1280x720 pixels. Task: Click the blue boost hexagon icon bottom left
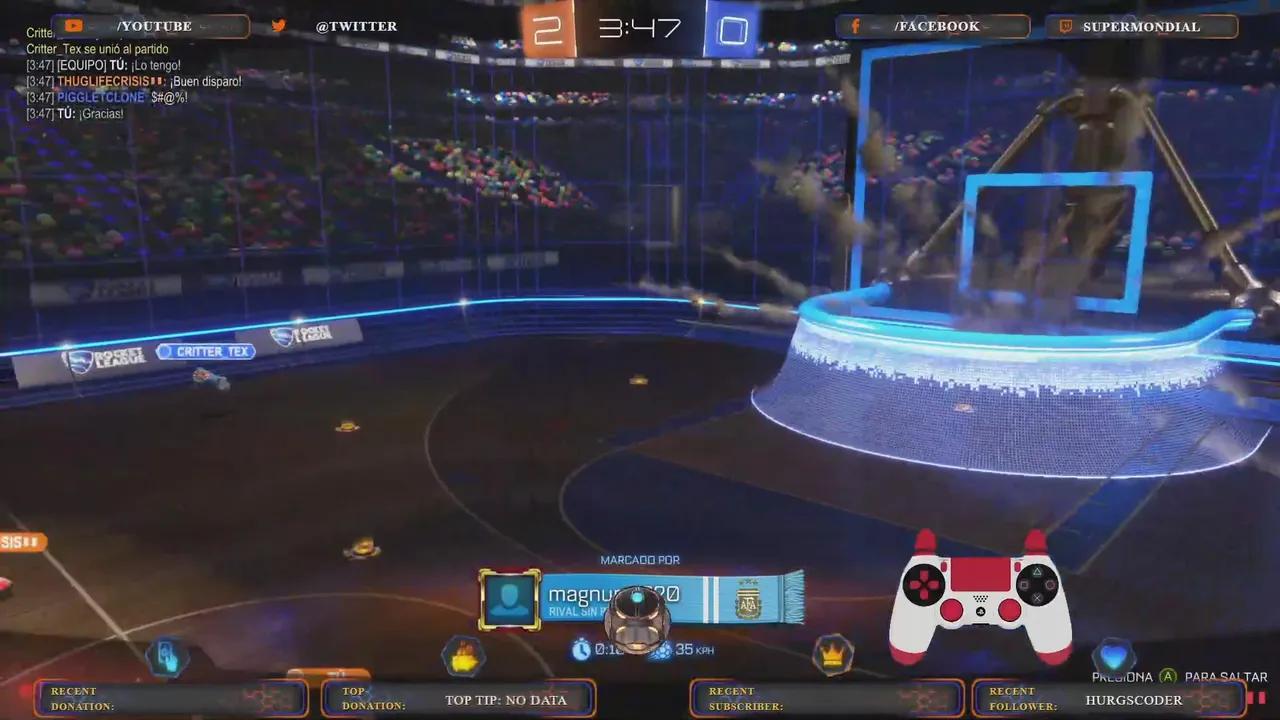pos(167,656)
